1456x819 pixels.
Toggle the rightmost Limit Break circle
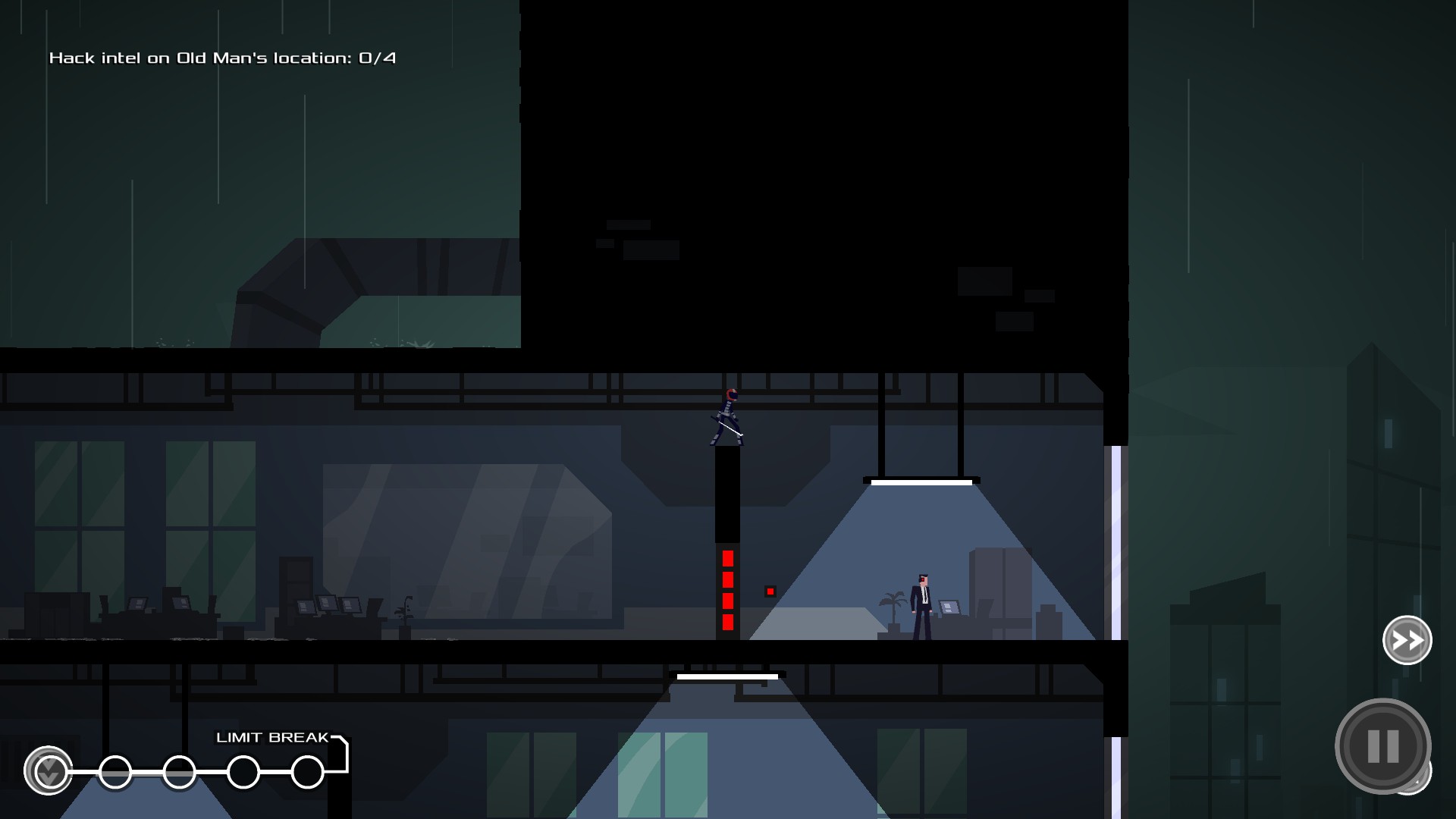click(306, 771)
